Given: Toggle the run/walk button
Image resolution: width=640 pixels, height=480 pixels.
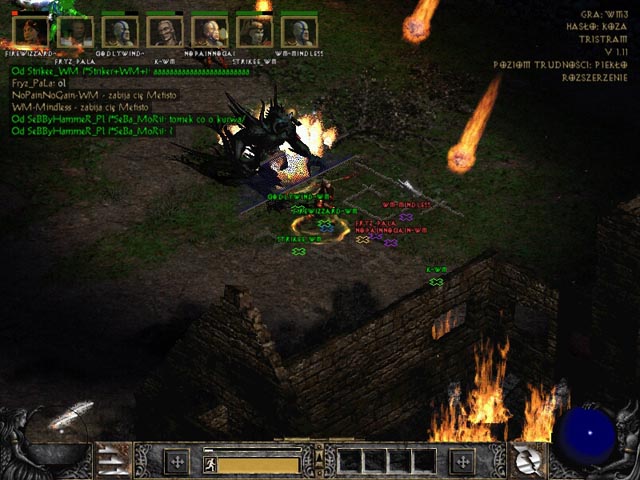Looking at the screenshot, I should pyautogui.click(x=210, y=463).
